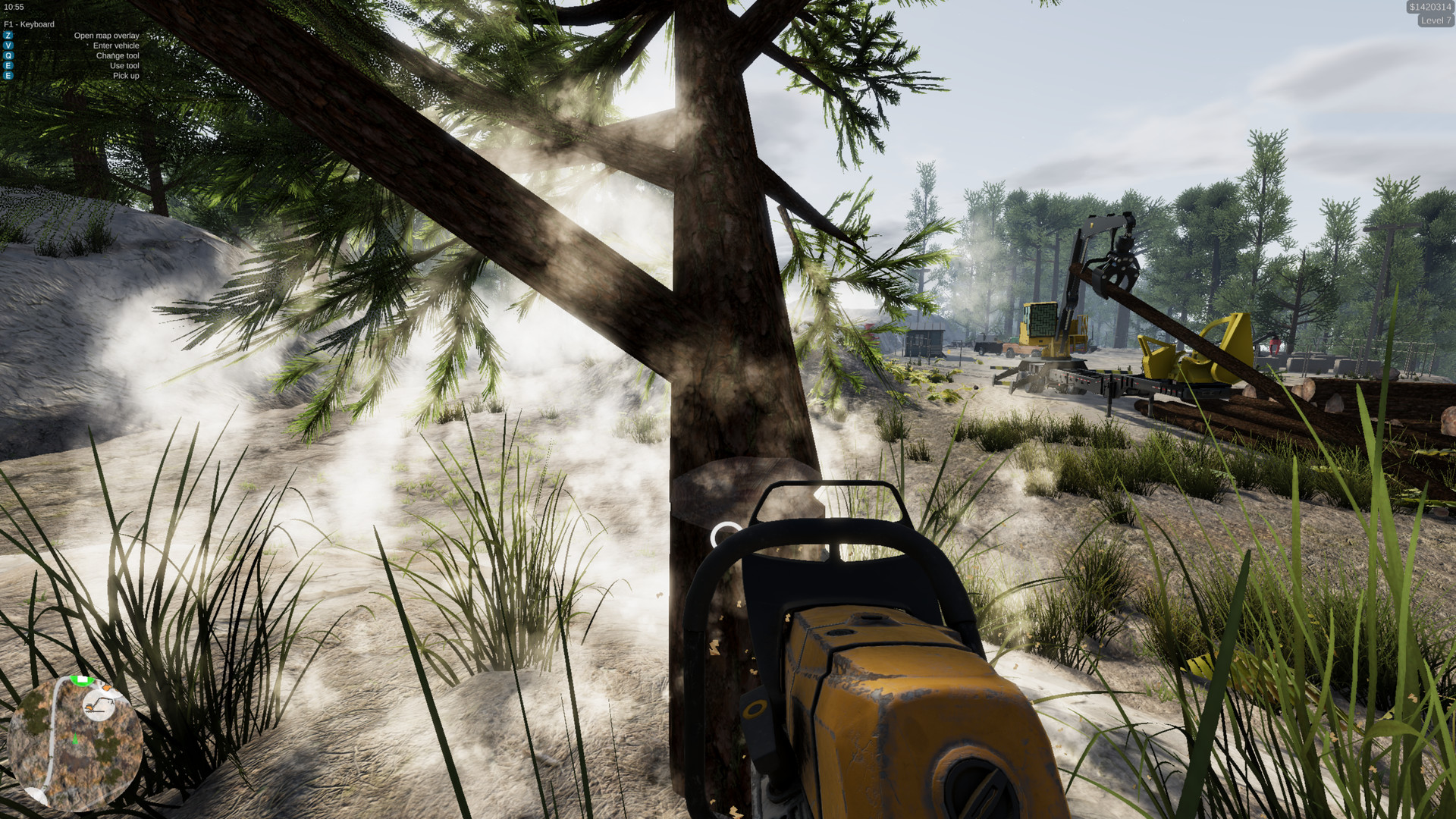Select the Change tool menu entry
The width and height of the screenshot is (1456, 819).
tap(118, 55)
